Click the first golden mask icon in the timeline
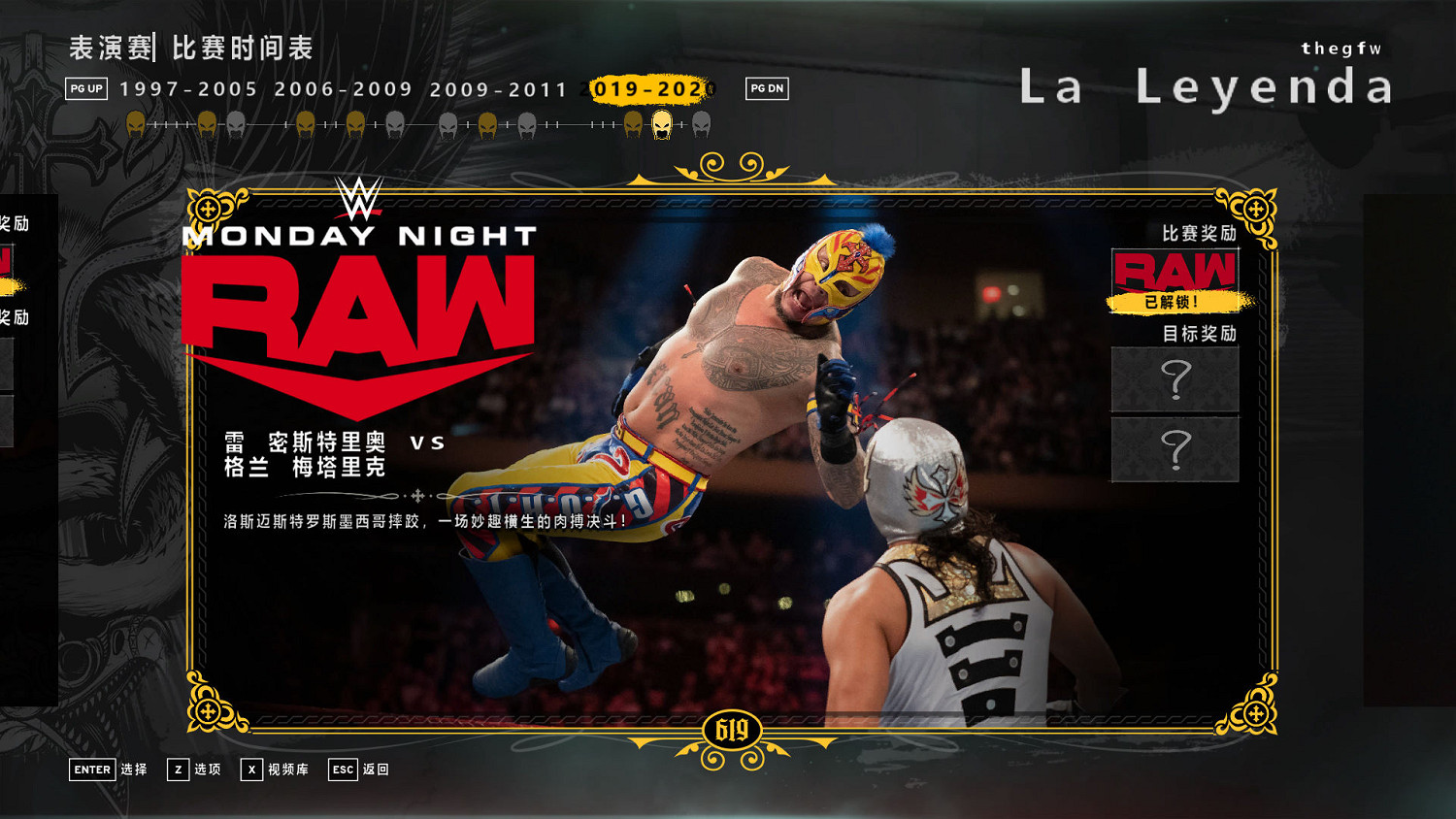This screenshot has height=819, width=1456. [x=138, y=123]
